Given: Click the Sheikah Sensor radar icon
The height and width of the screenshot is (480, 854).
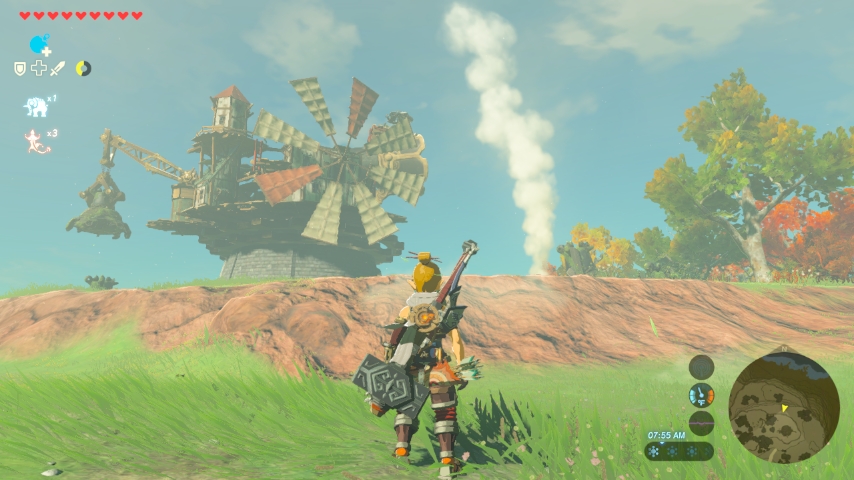Looking at the screenshot, I should [701, 366].
